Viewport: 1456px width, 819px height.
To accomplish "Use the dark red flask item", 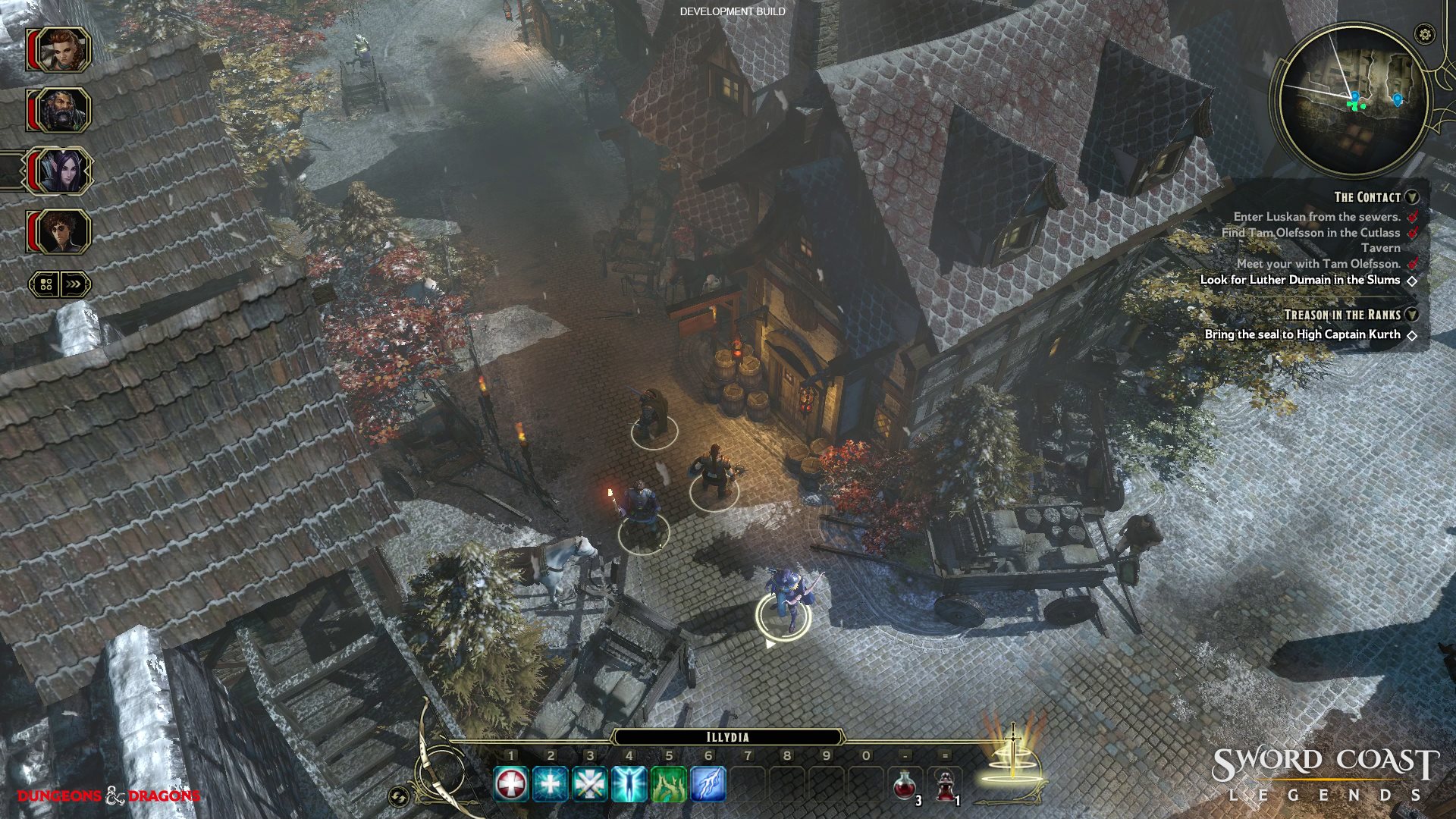I will tap(945, 786).
